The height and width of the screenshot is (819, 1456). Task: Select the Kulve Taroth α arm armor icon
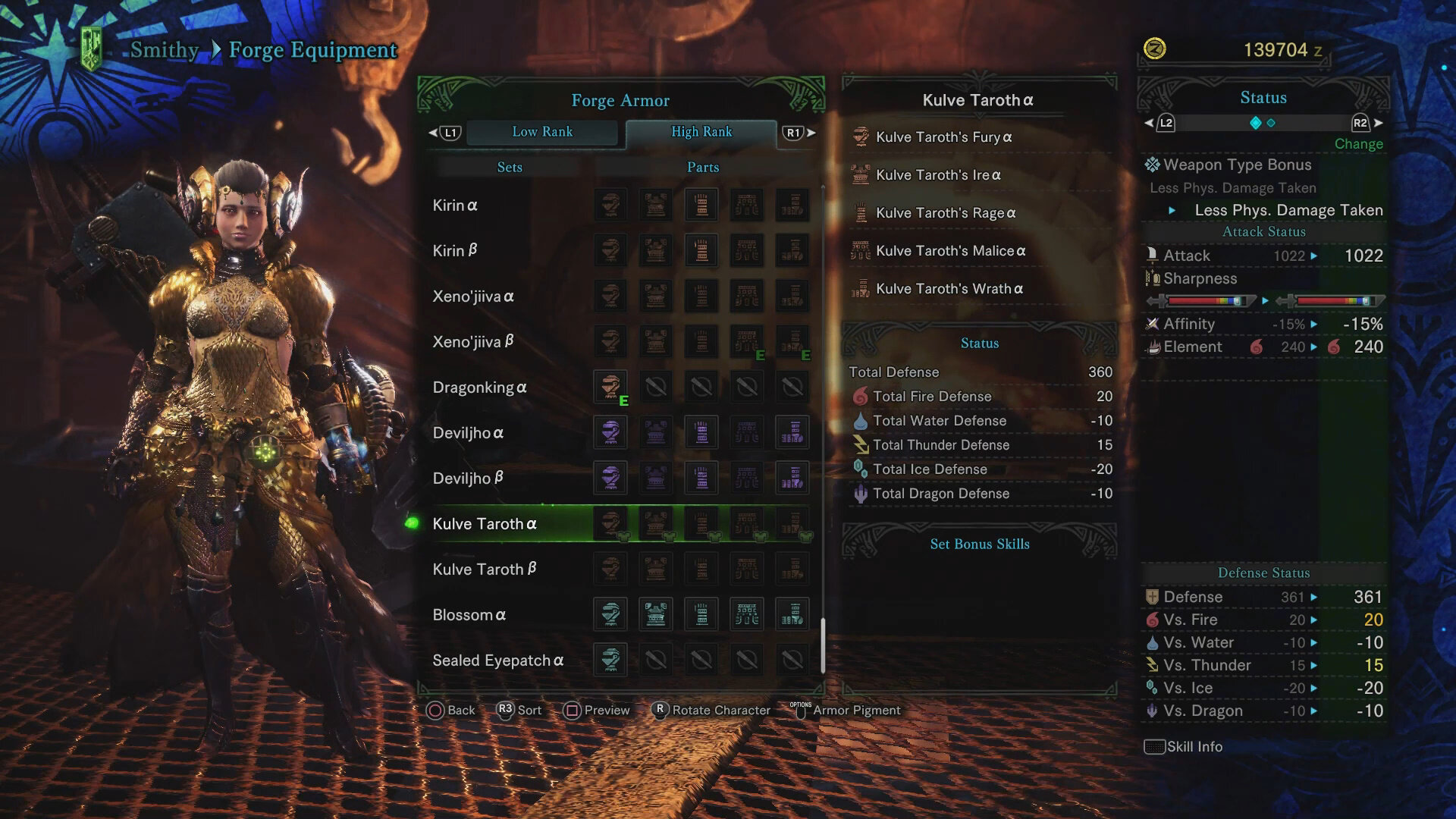[x=701, y=523]
